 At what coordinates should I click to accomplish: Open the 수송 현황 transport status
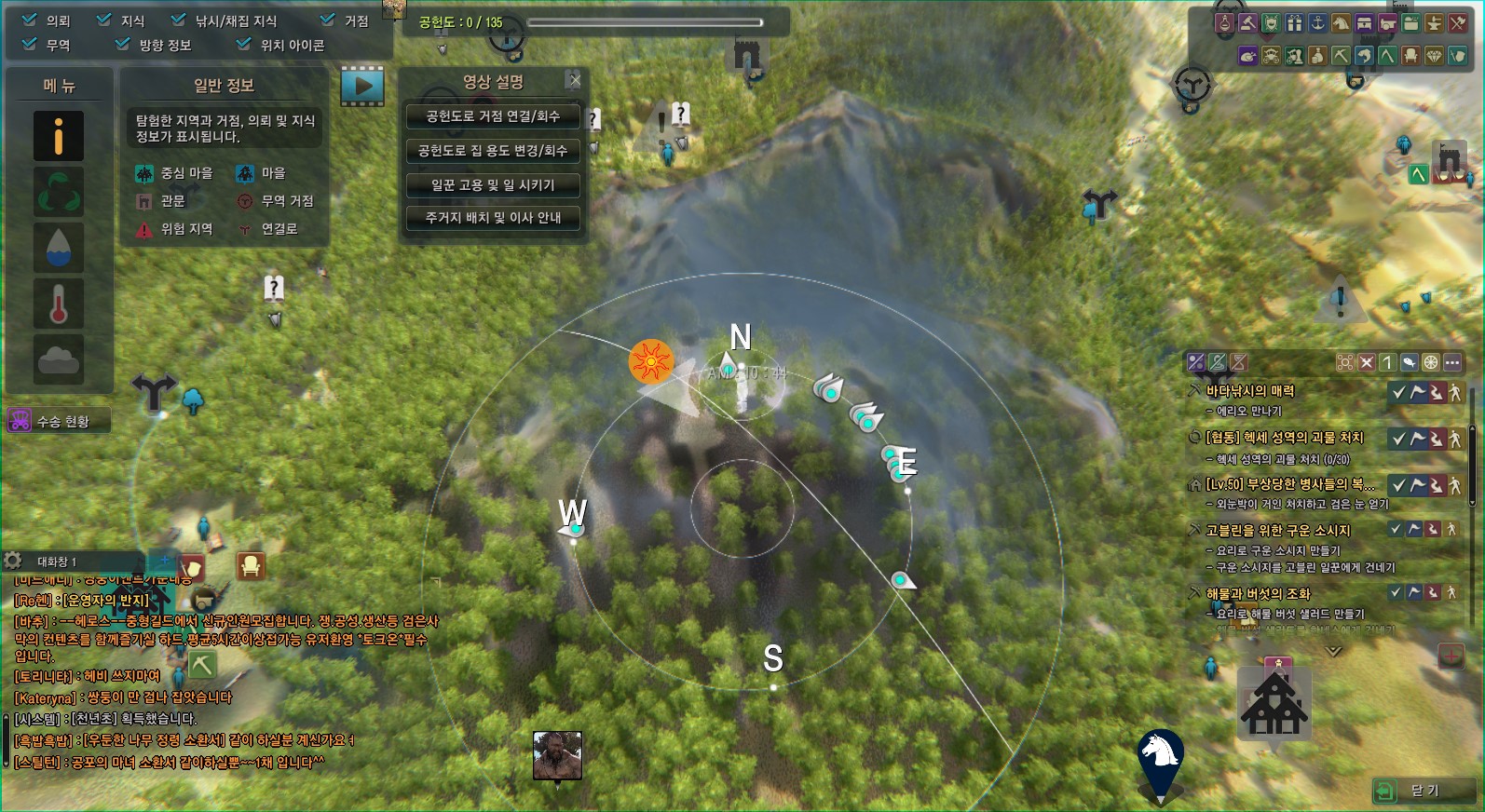point(60,422)
